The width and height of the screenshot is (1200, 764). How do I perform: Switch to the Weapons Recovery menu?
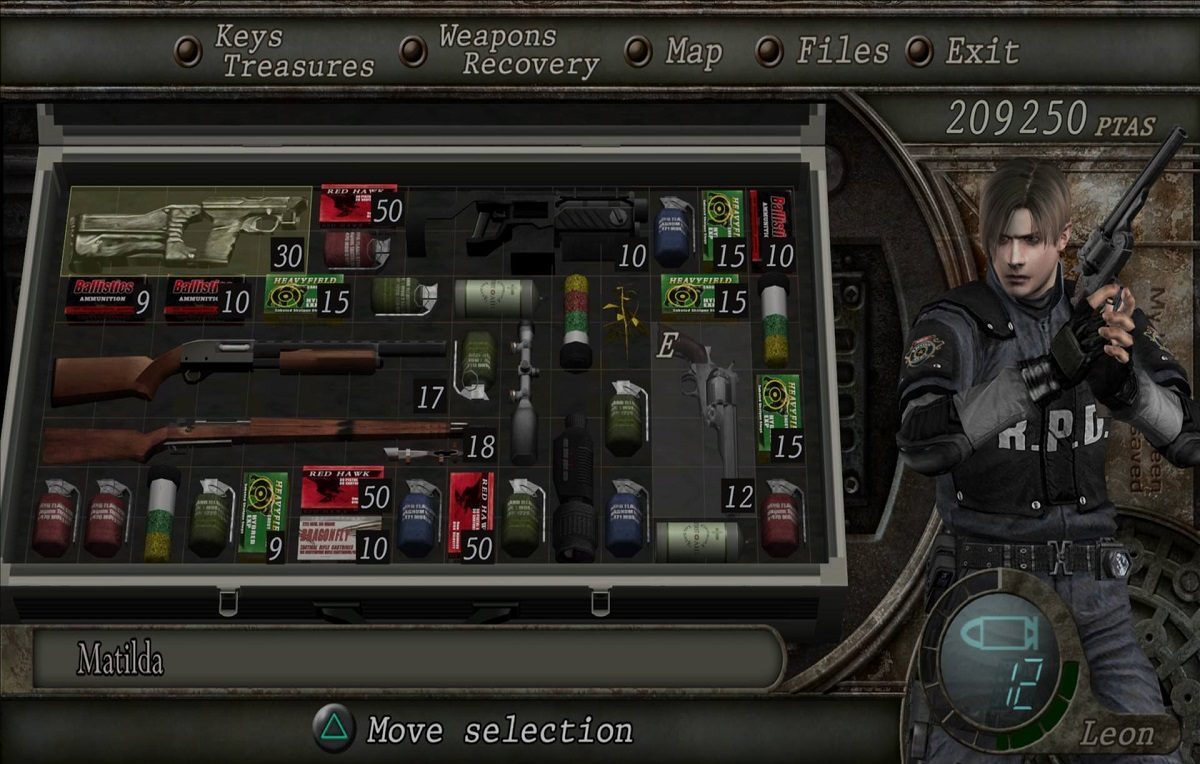click(518, 51)
